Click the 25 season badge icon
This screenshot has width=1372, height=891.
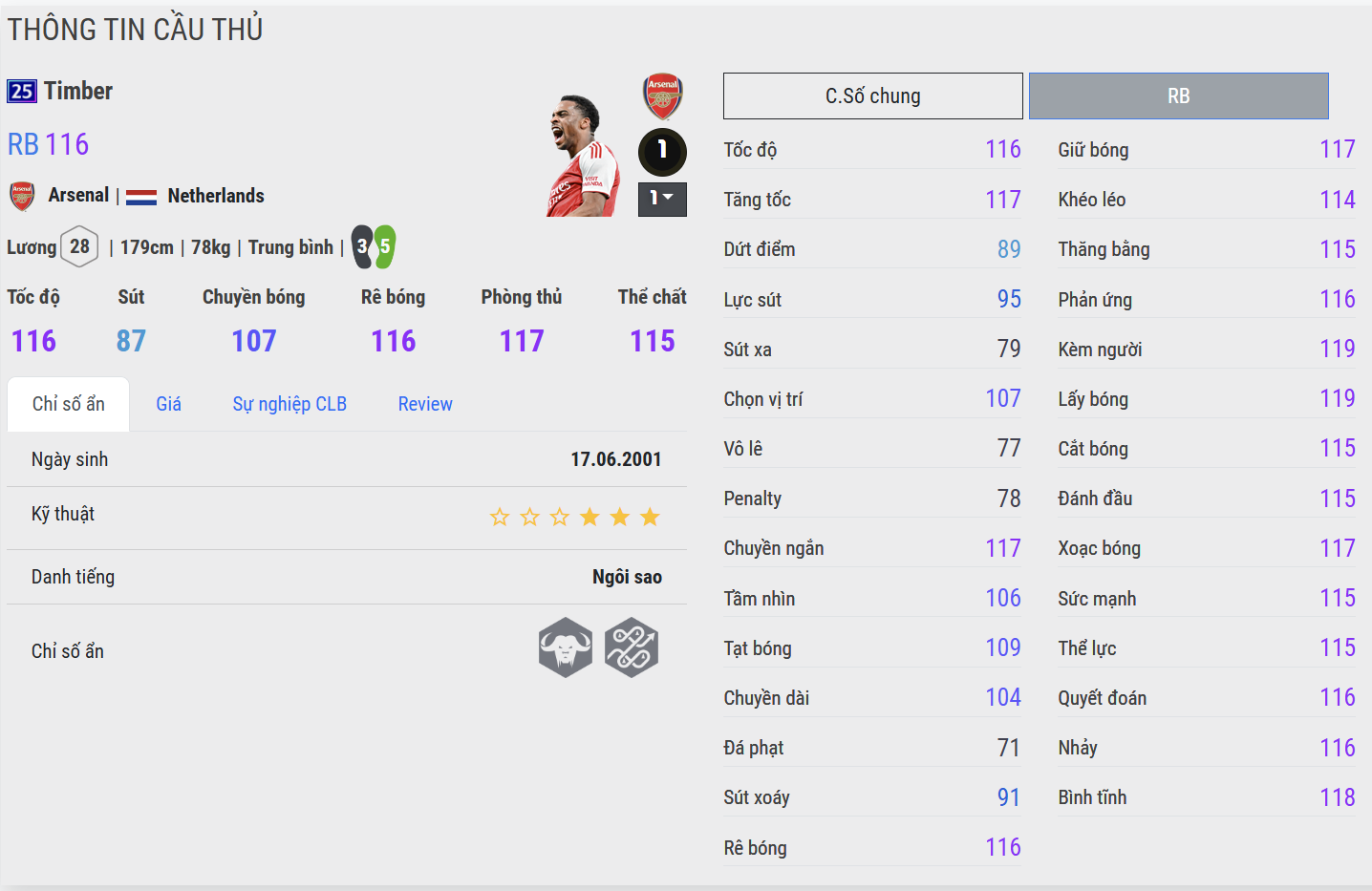pyautogui.click(x=22, y=92)
